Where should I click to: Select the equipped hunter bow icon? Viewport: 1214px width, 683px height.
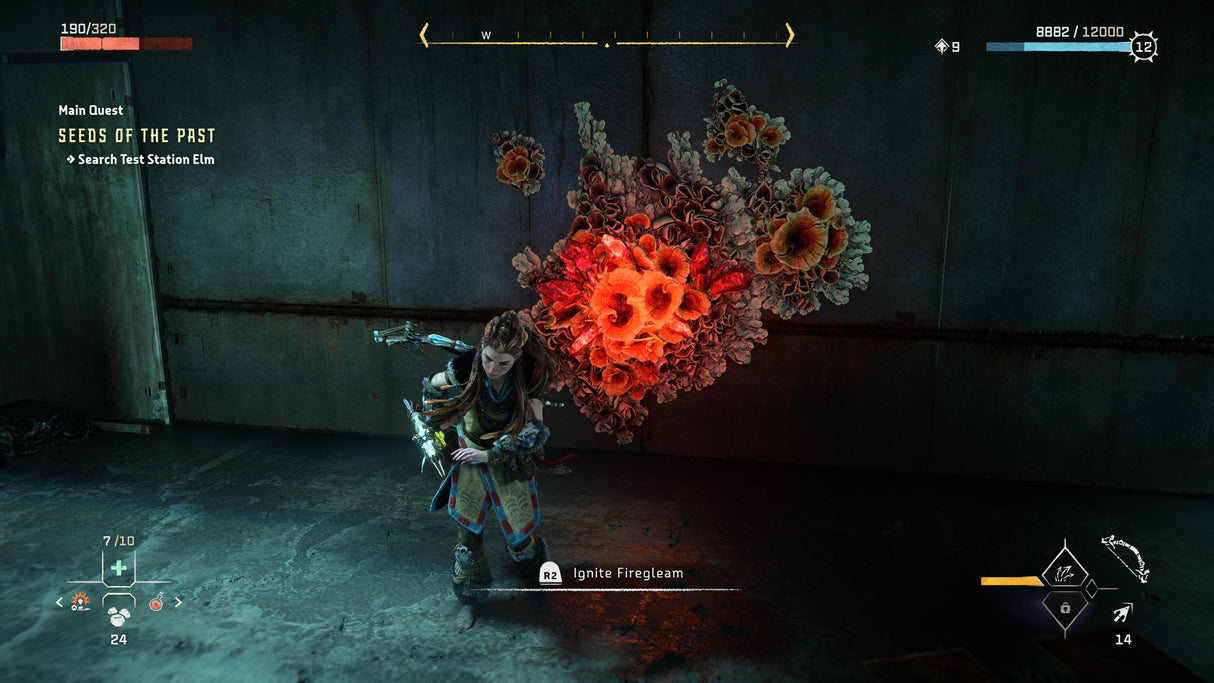[x=1126, y=558]
